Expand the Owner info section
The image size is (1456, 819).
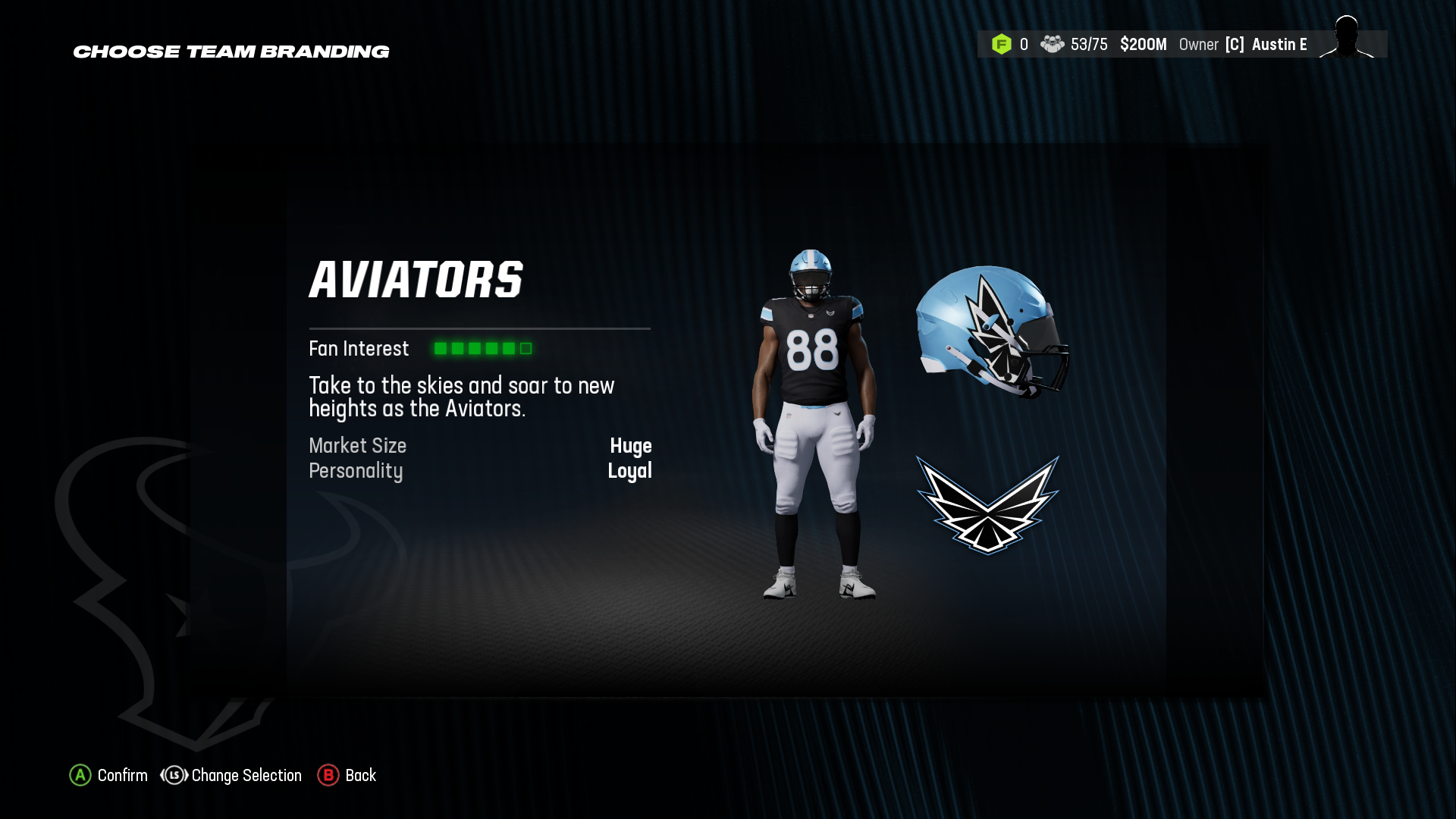[1198, 44]
